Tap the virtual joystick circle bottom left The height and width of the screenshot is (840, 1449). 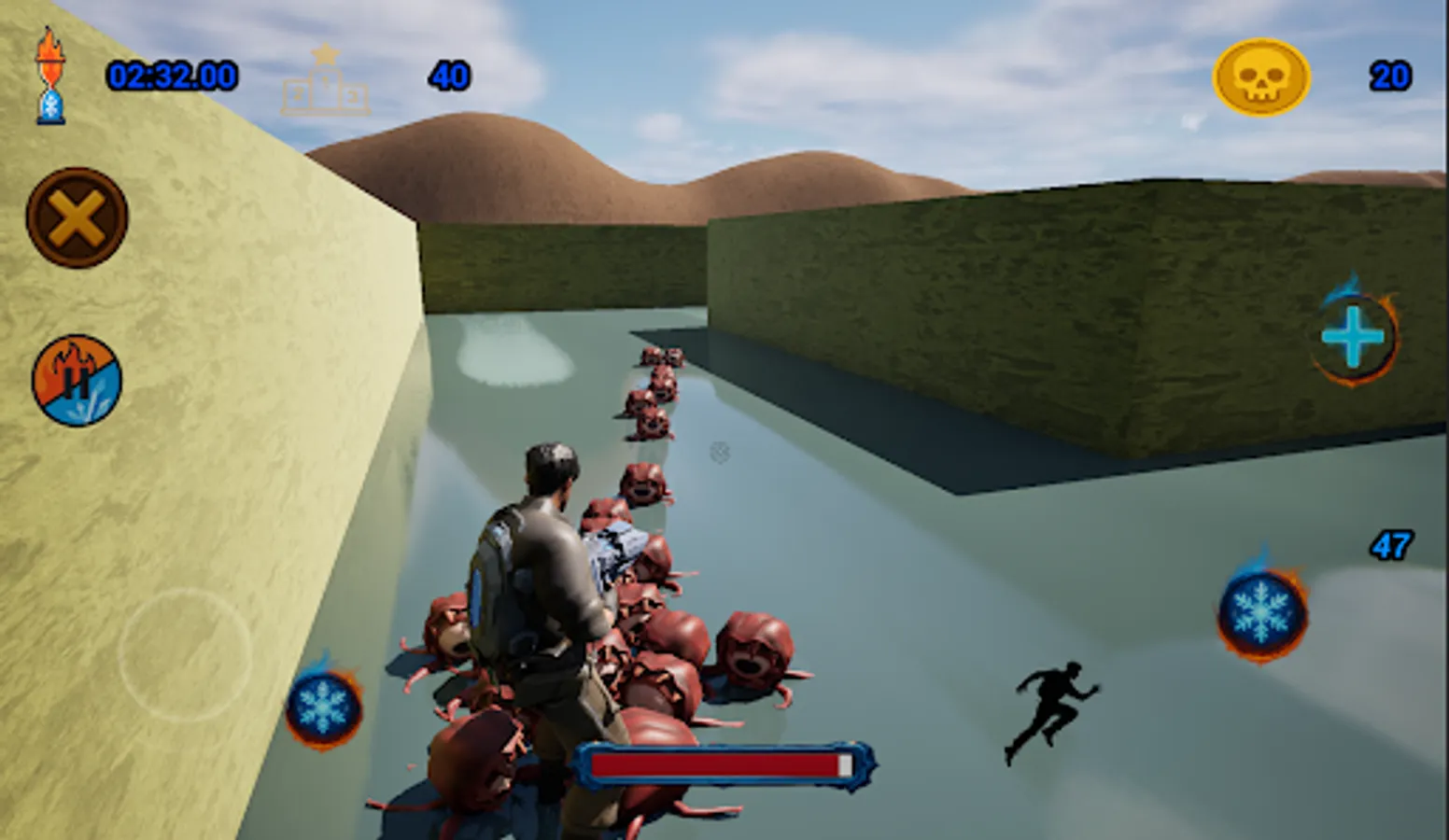click(x=183, y=653)
